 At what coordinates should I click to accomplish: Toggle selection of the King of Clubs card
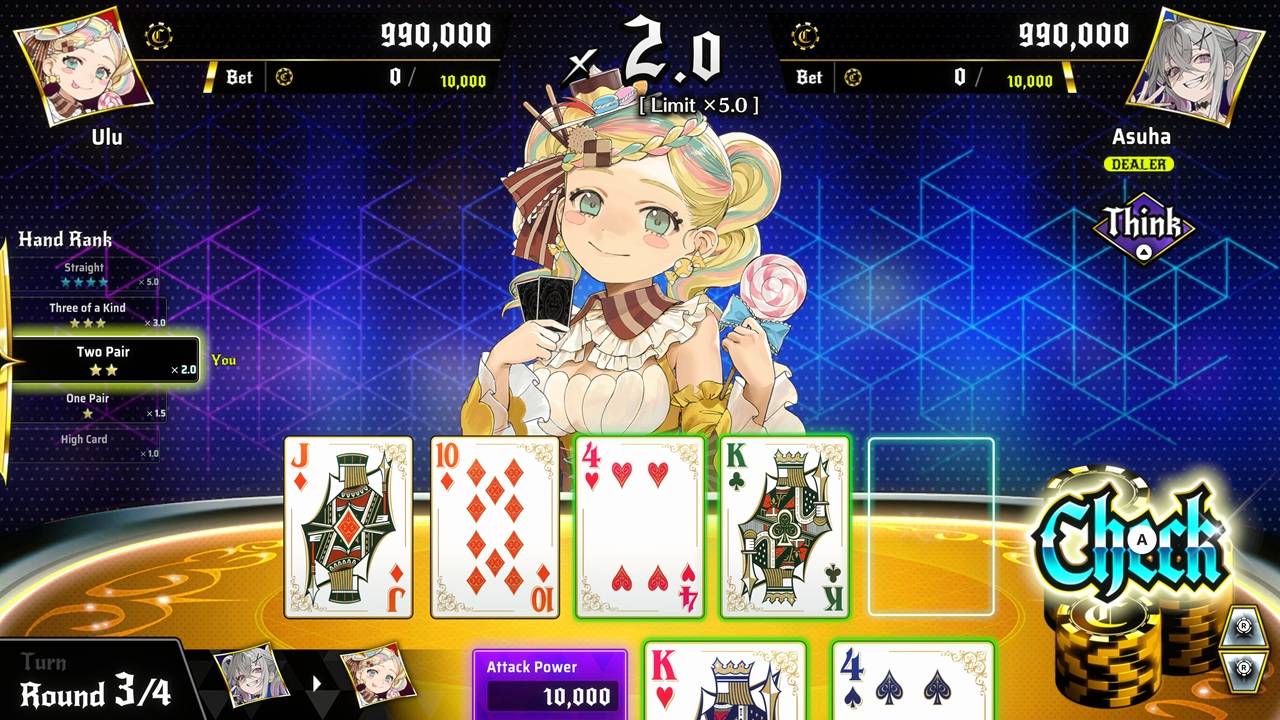(x=783, y=525)
